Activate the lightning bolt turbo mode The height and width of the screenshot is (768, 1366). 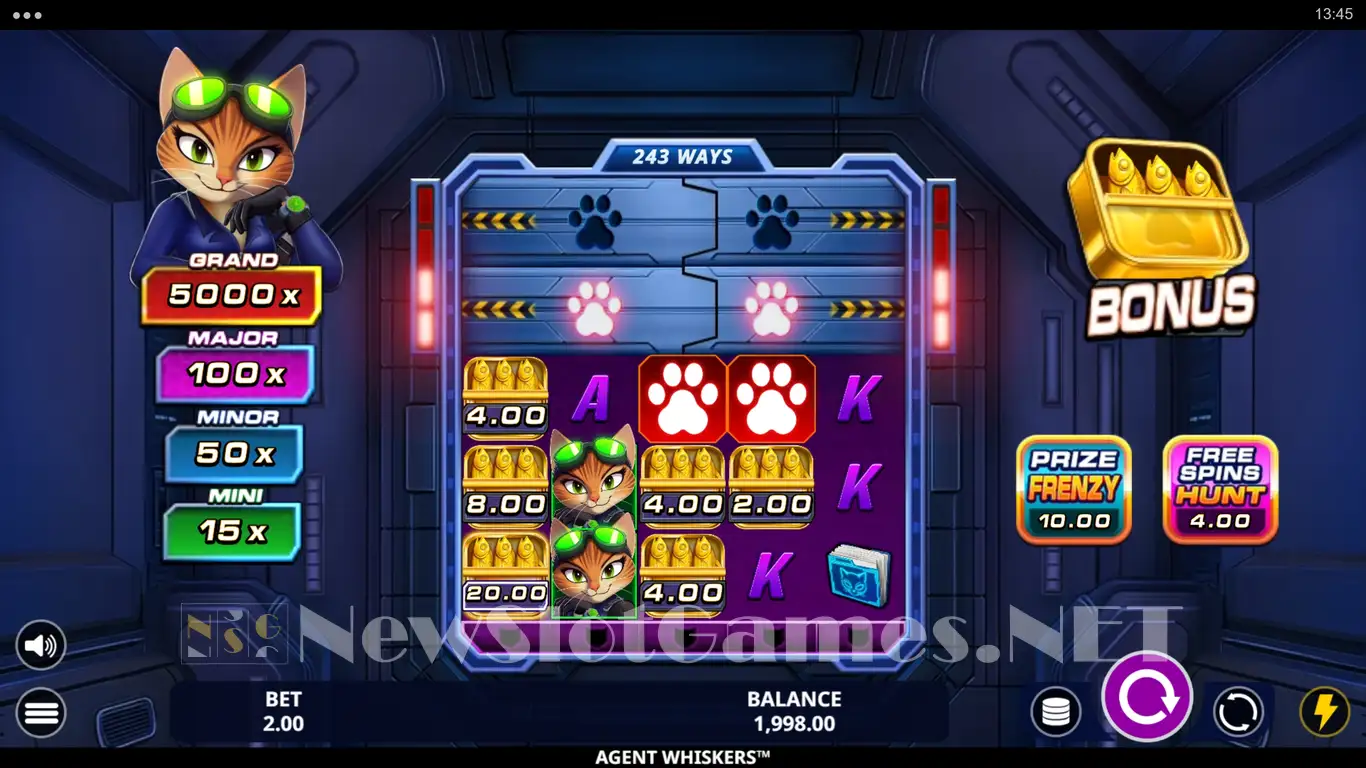tap(1324, 712)
